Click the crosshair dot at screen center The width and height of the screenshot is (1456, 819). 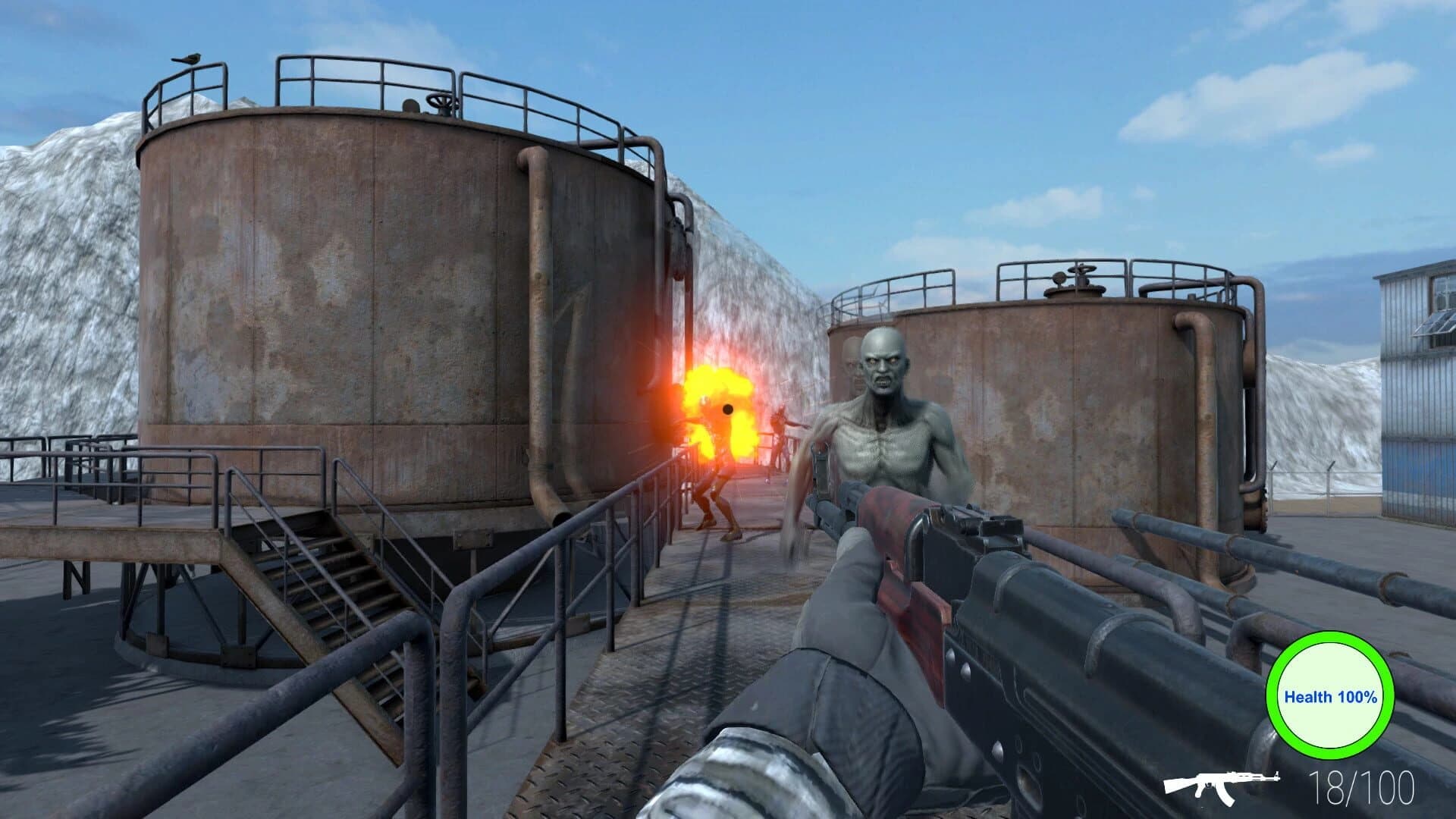click(728, 409)
